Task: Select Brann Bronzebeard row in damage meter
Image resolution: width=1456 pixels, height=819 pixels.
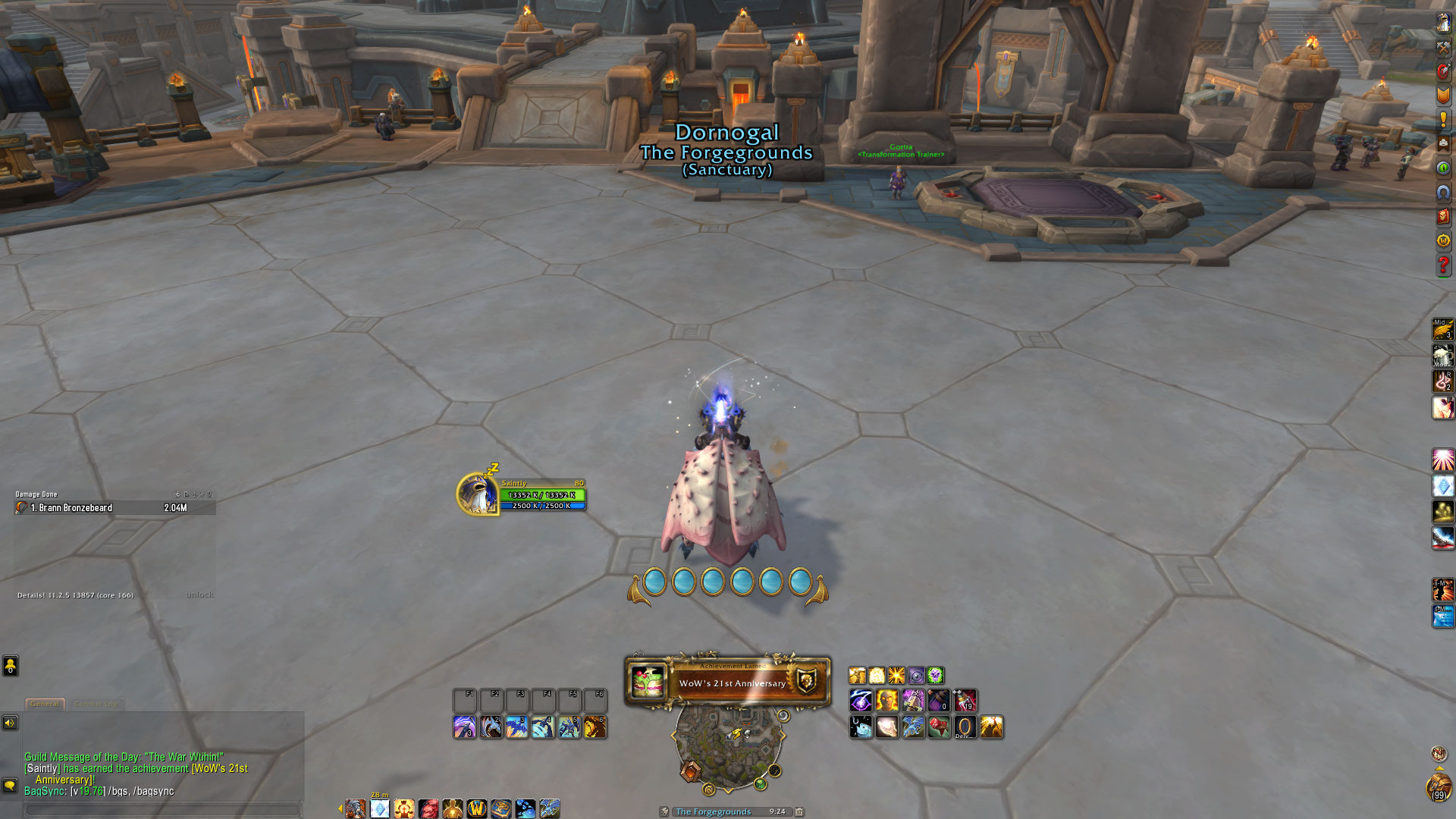Action: tap(114, 508)
